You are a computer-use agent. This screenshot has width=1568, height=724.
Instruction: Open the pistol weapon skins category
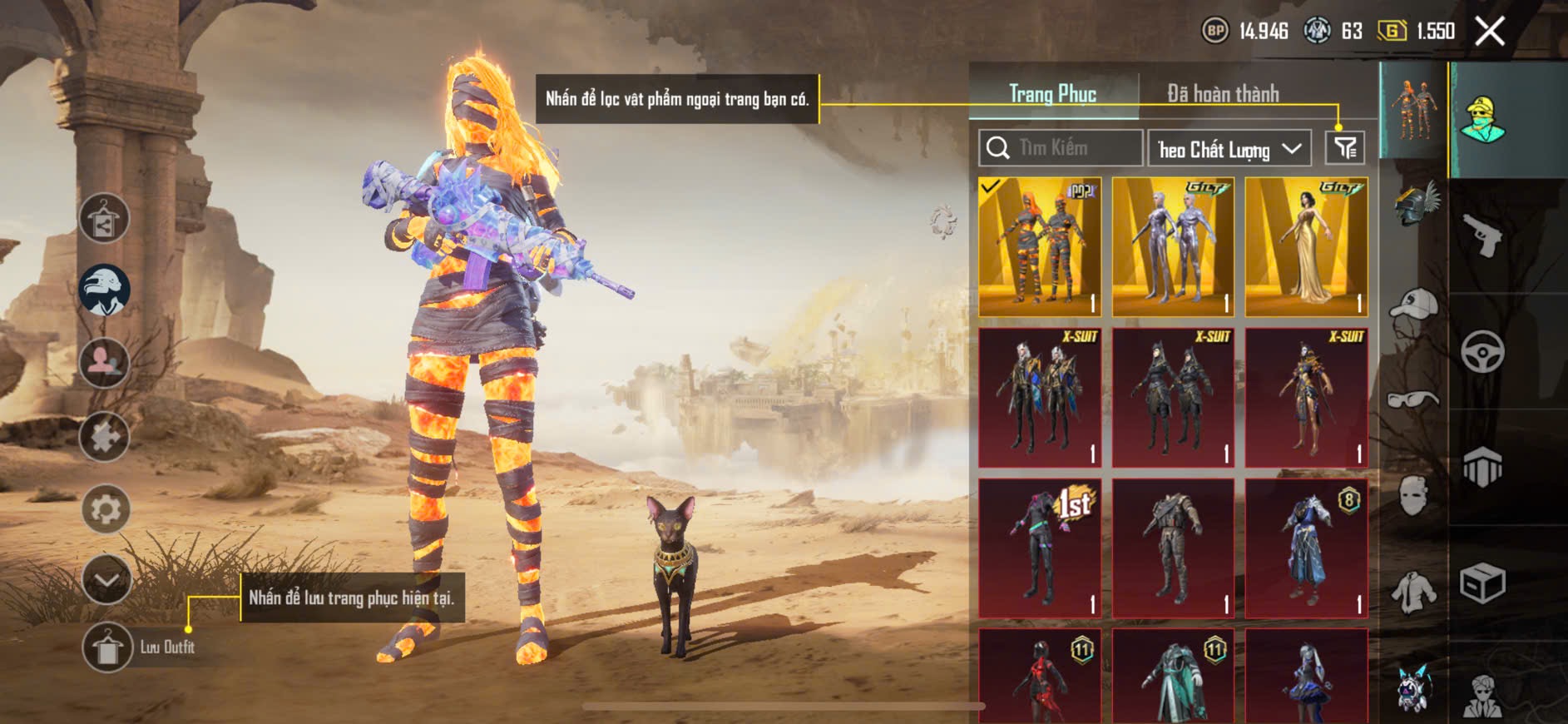click(x=1482, y=236)
